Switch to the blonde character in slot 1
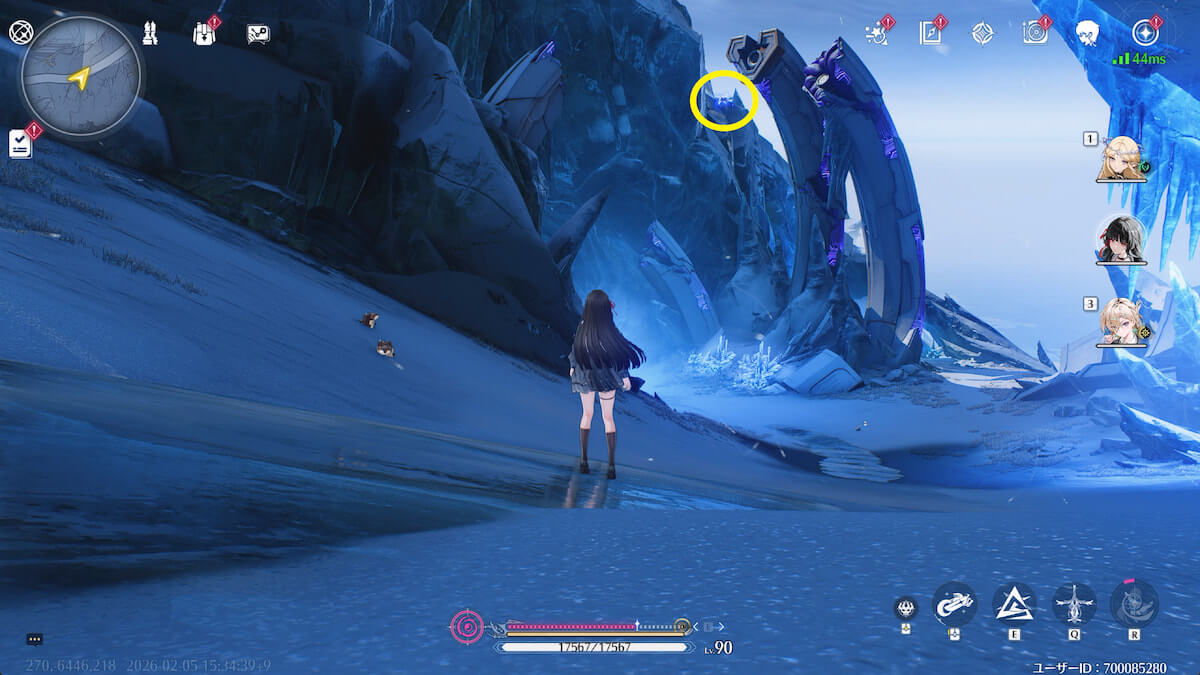The height and width of the screenshot is (675, 1200). pos(1121,159)
